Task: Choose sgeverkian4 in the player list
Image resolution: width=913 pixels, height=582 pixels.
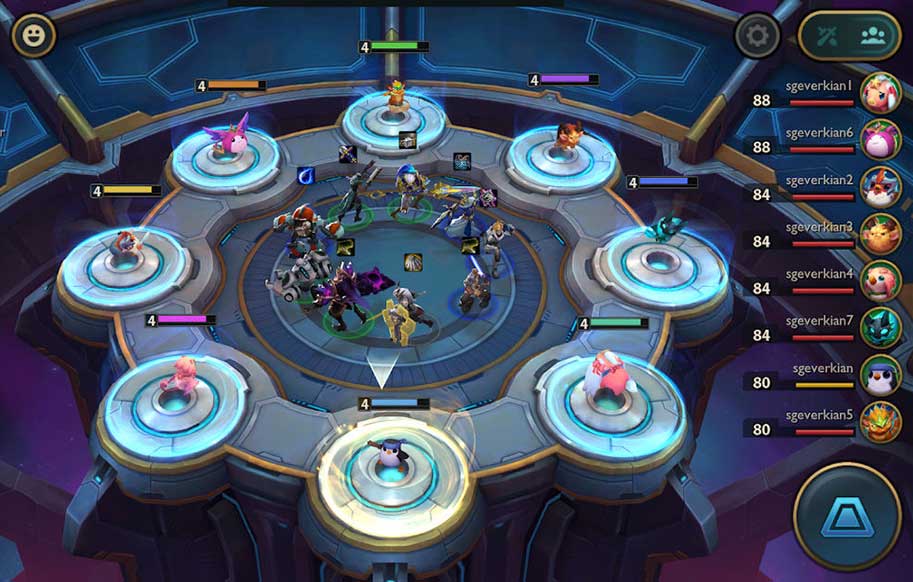Action: pos(880,282)
